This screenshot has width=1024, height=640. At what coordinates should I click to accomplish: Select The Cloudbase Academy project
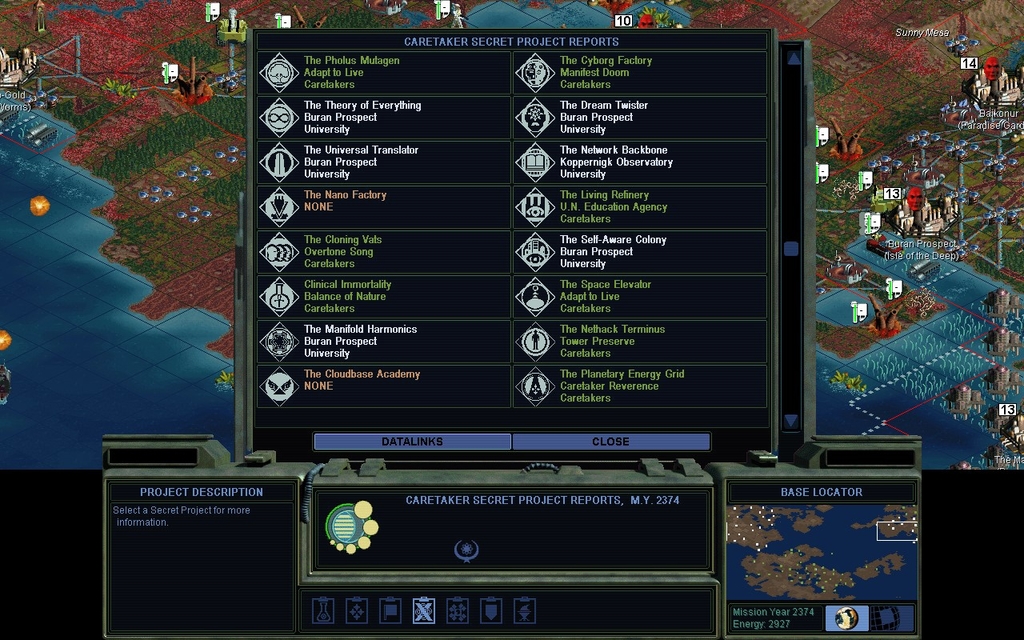pyautogui.click(x=384, y=386)
